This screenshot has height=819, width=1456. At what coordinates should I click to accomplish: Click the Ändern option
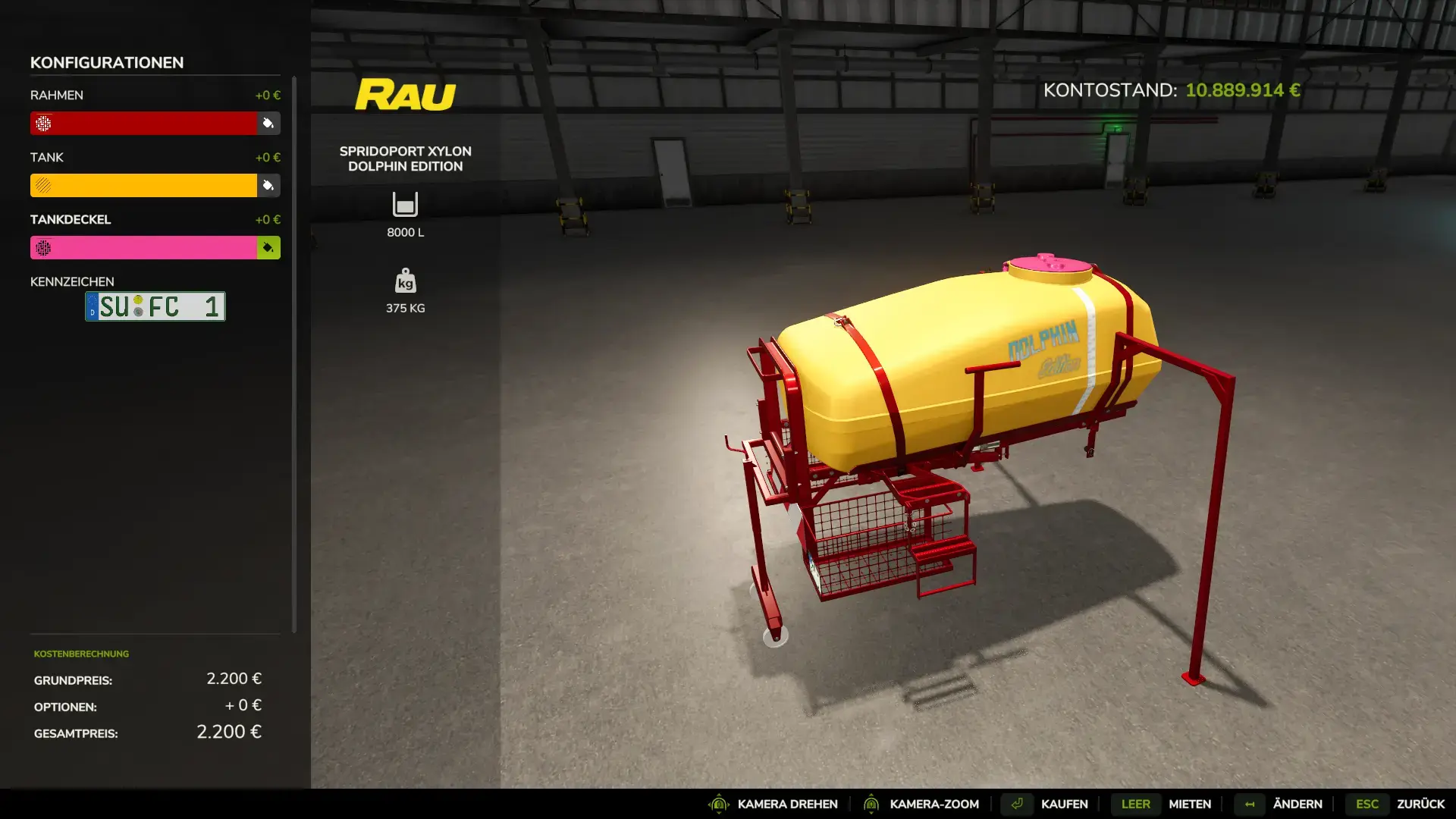1297,804
